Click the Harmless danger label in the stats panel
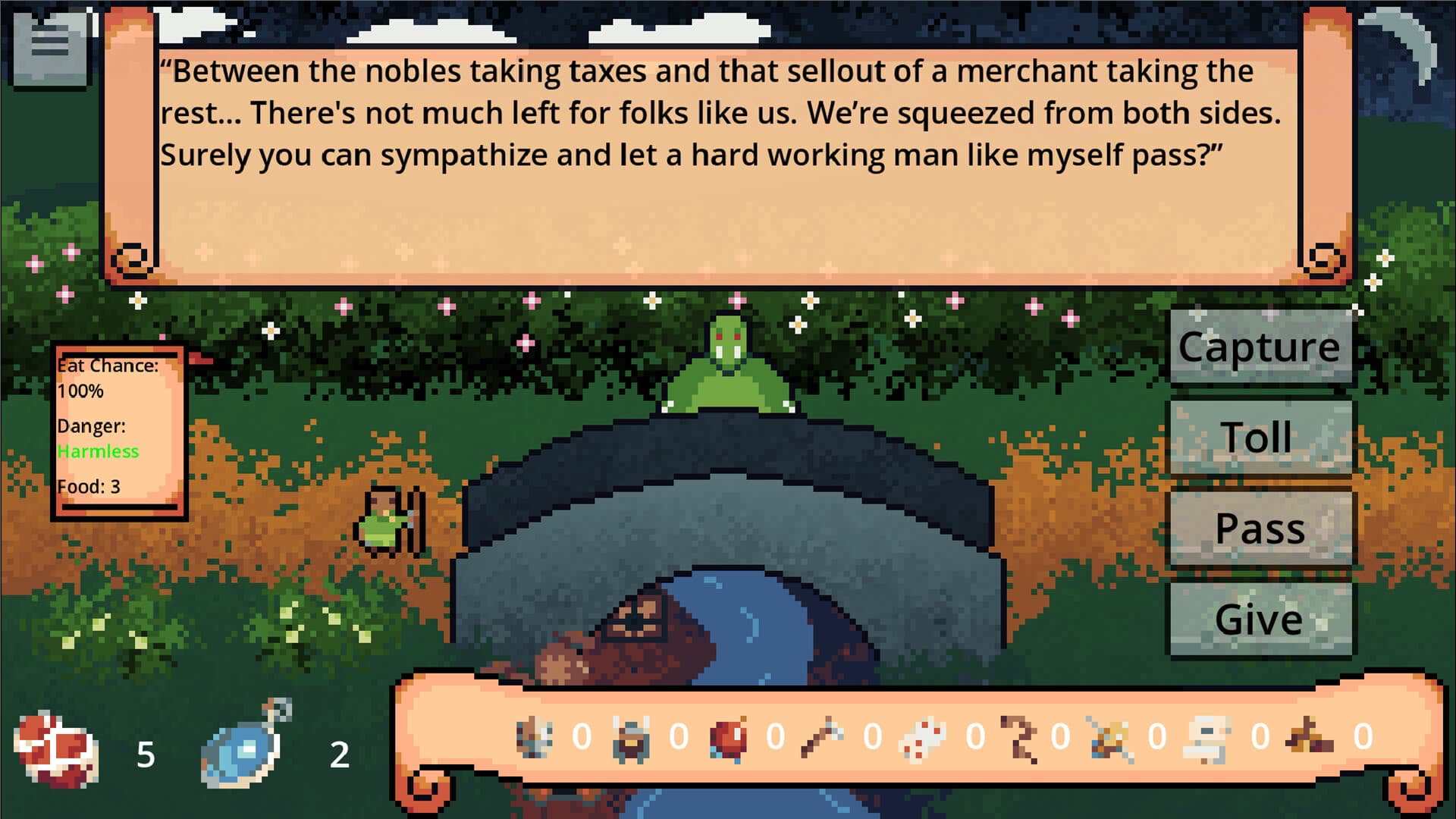 (97, 451)
